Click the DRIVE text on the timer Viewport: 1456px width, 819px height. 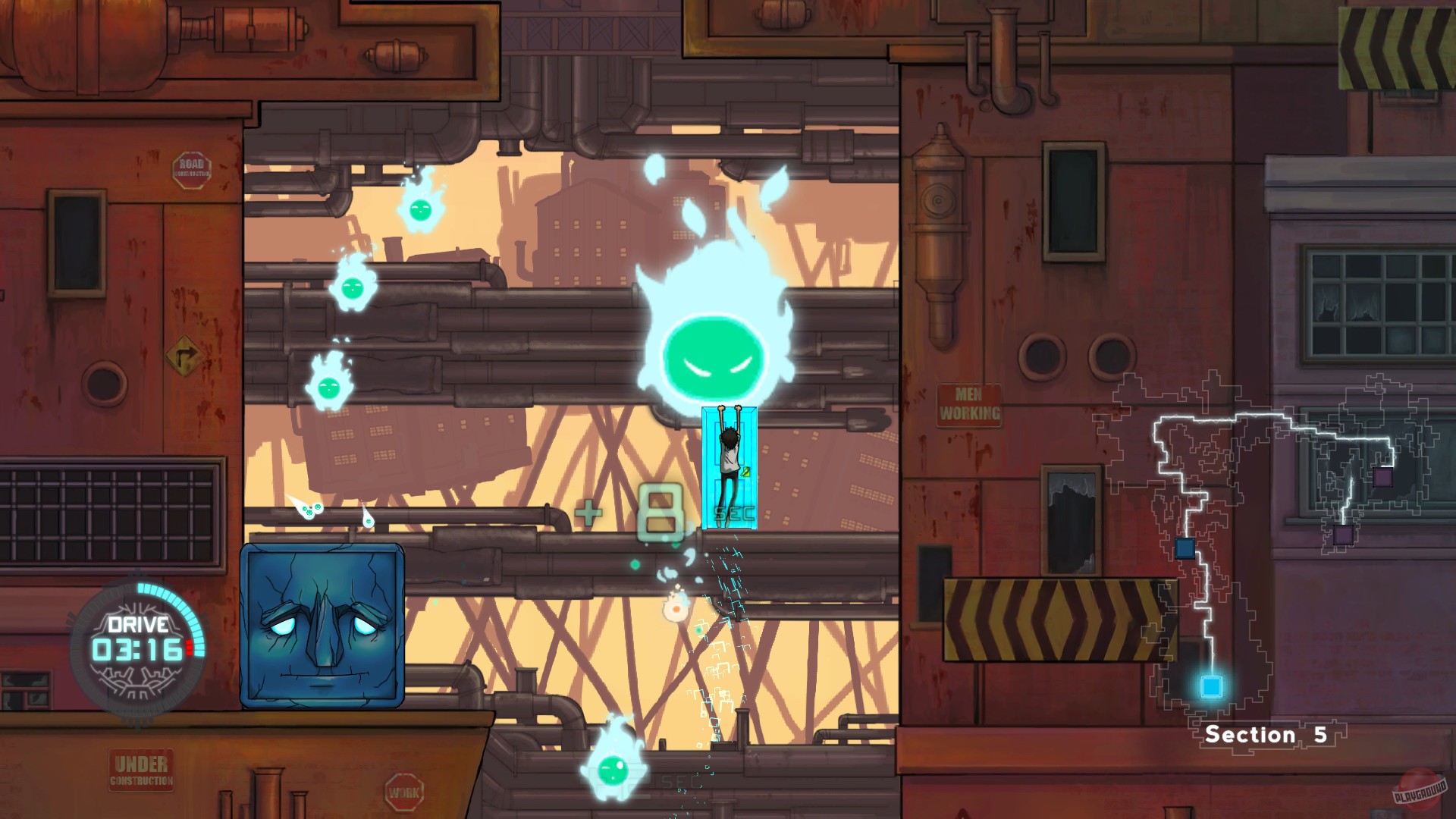(x=137, y=624)
